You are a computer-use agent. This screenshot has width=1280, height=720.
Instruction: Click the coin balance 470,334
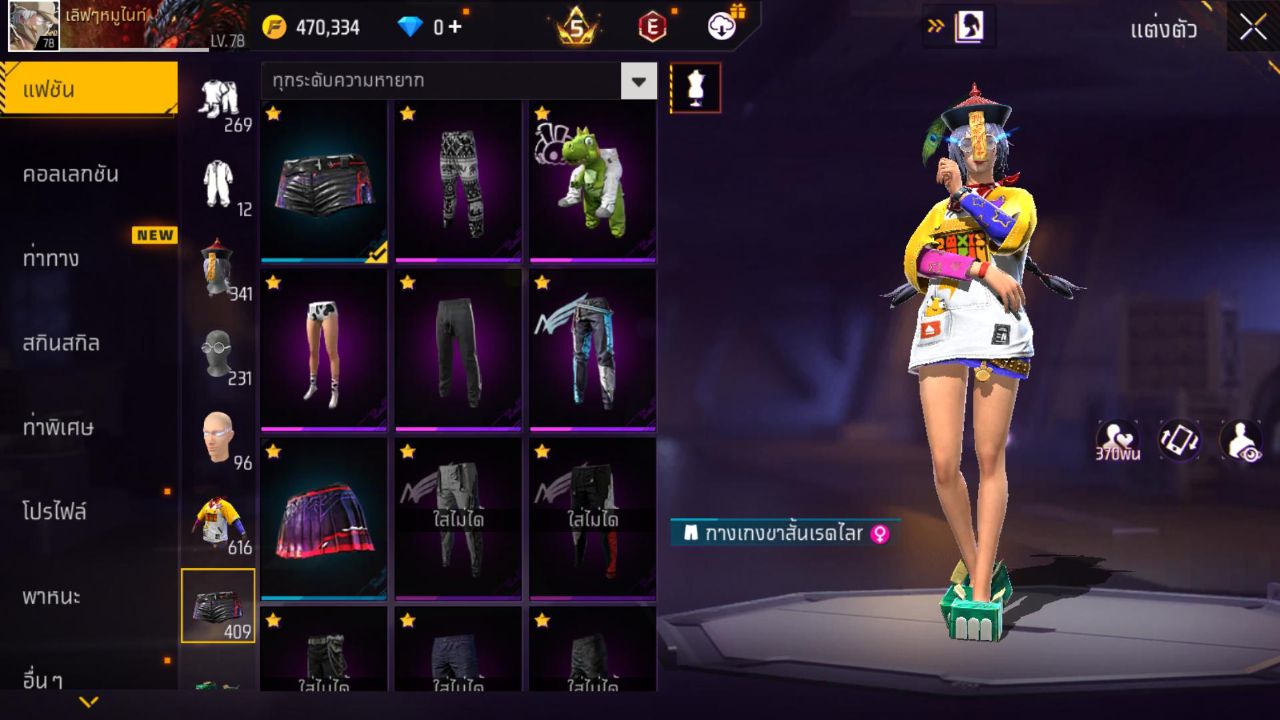pos(320,27)
